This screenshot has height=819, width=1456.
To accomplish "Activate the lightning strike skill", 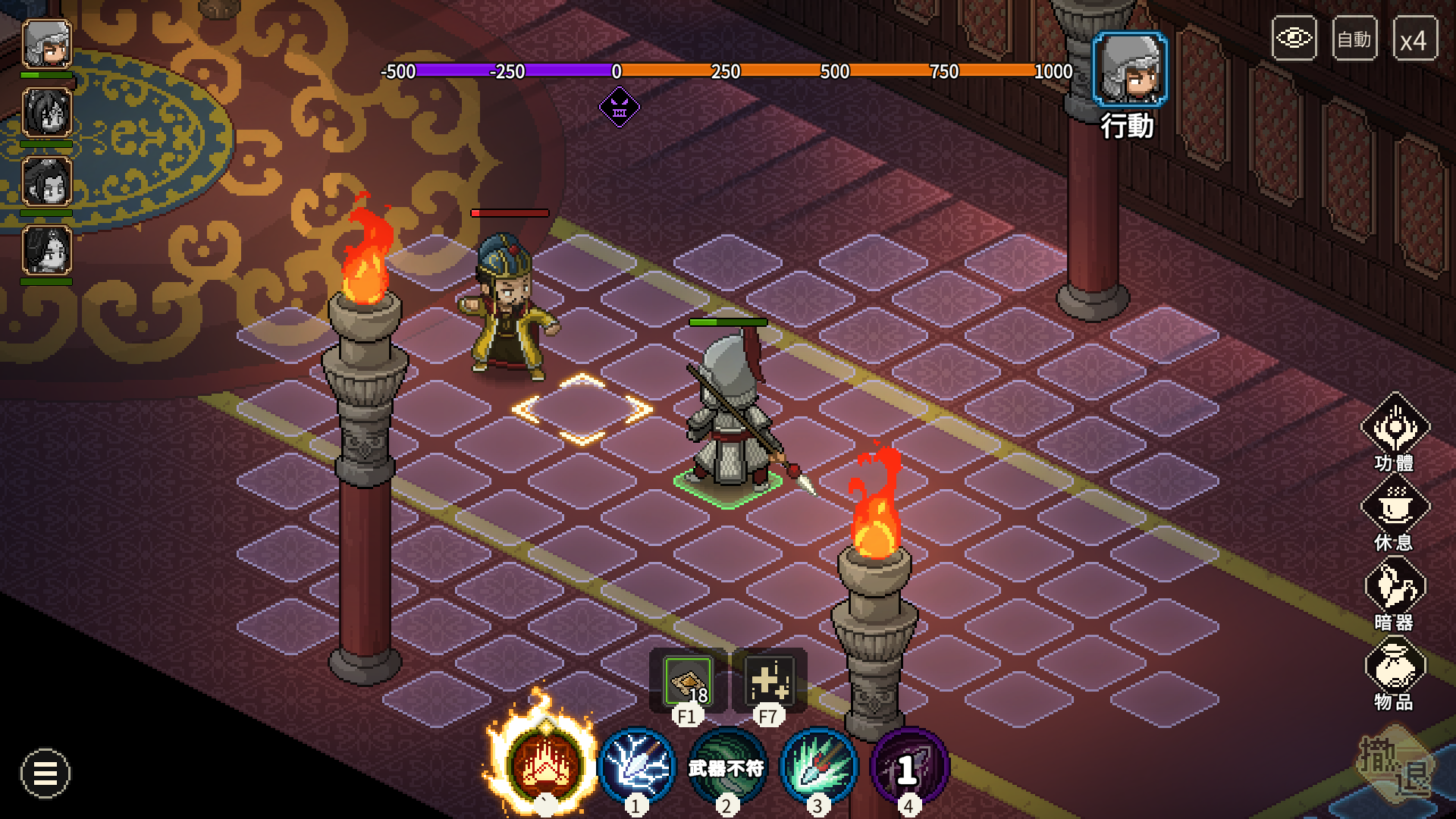I will tap(637, 766).
